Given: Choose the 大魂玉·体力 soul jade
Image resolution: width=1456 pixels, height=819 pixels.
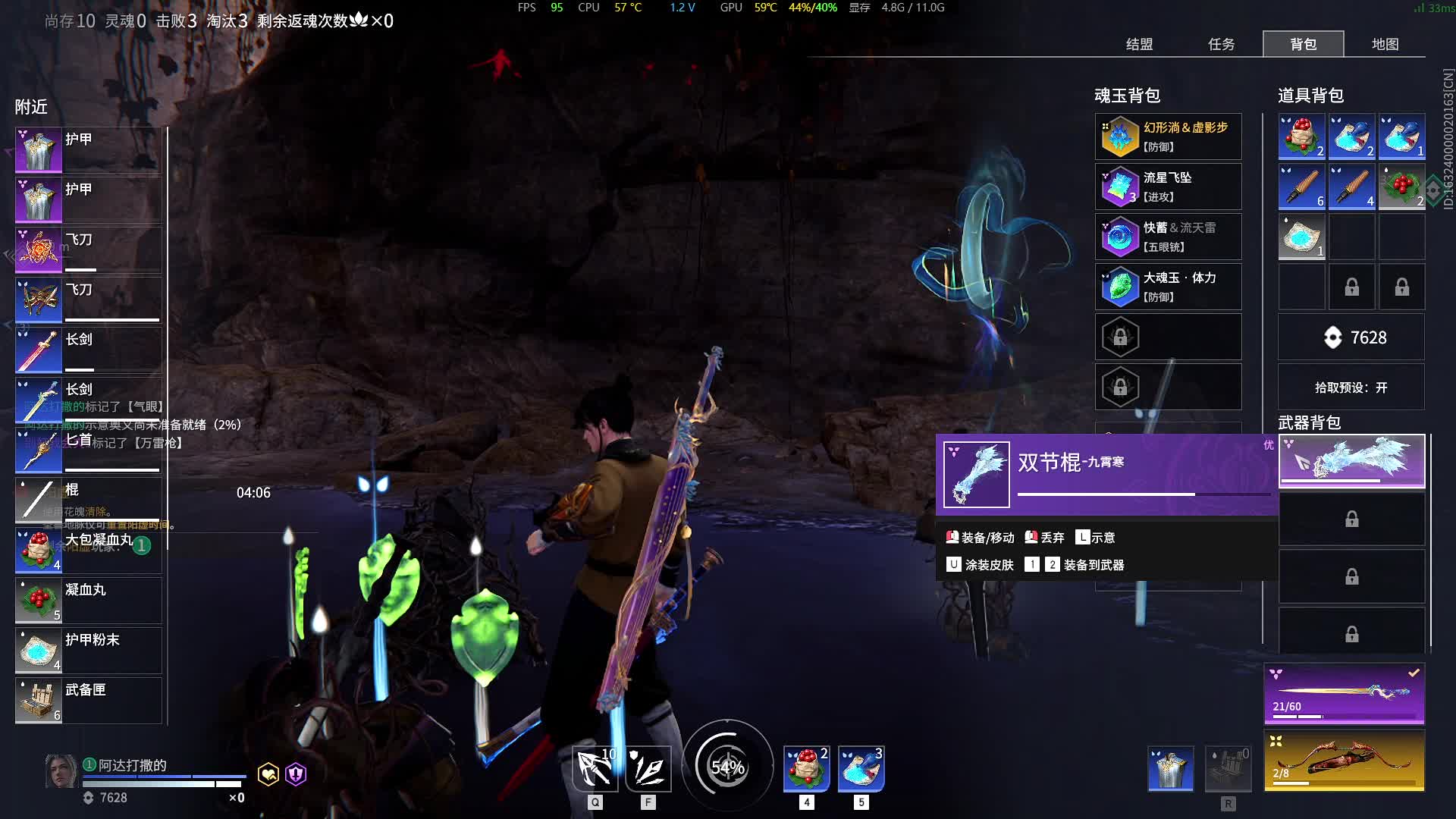Looking at the screenshot, I should 1168,287.
